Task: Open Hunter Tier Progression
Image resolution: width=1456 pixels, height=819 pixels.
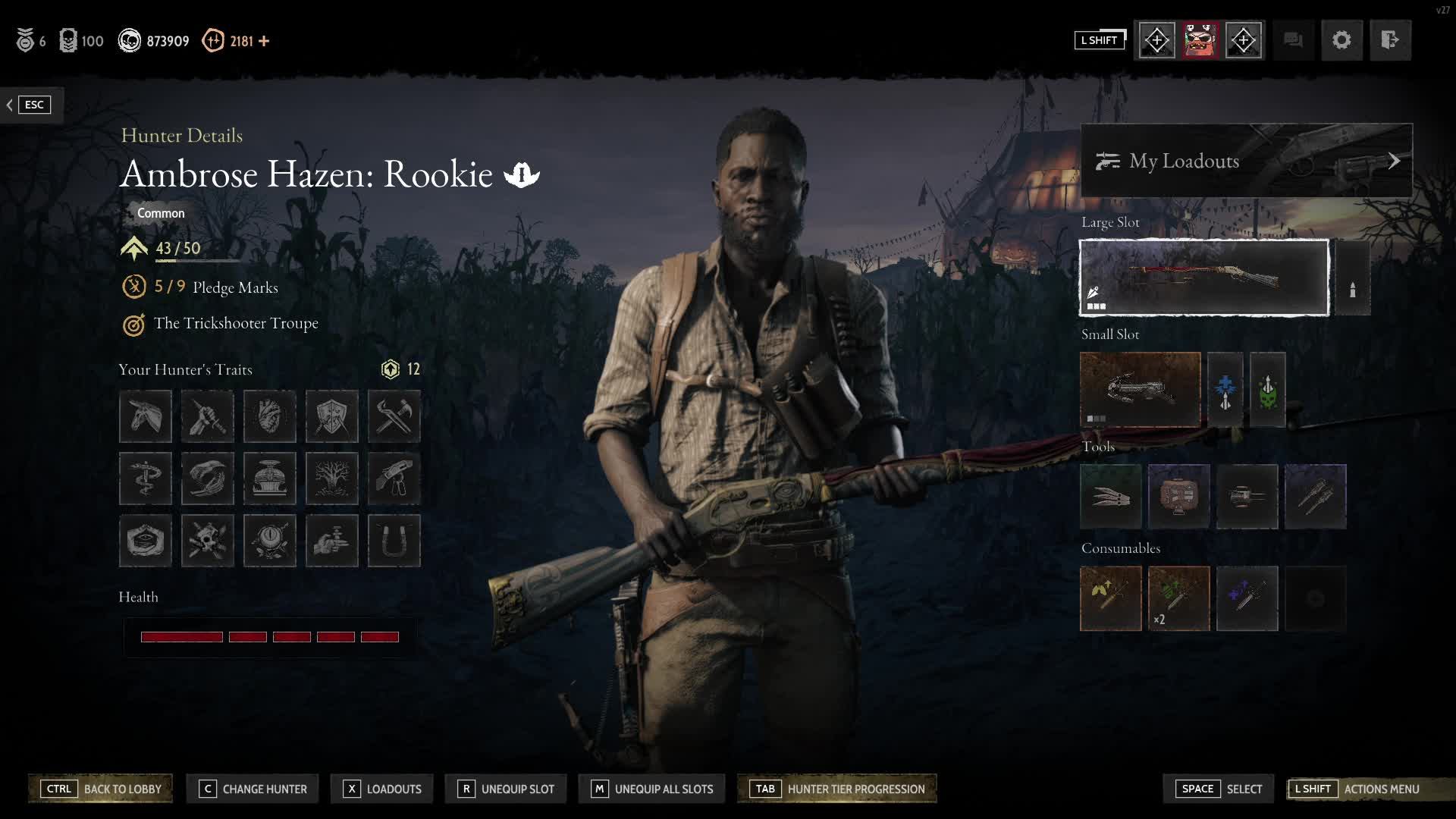Action: point(837,789)
